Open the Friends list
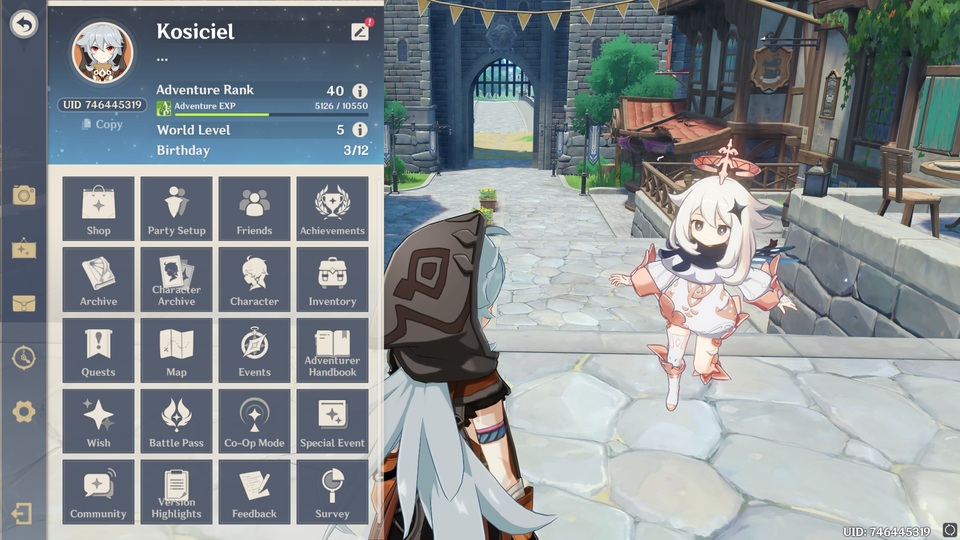960x540 pixels. point(254,209)
